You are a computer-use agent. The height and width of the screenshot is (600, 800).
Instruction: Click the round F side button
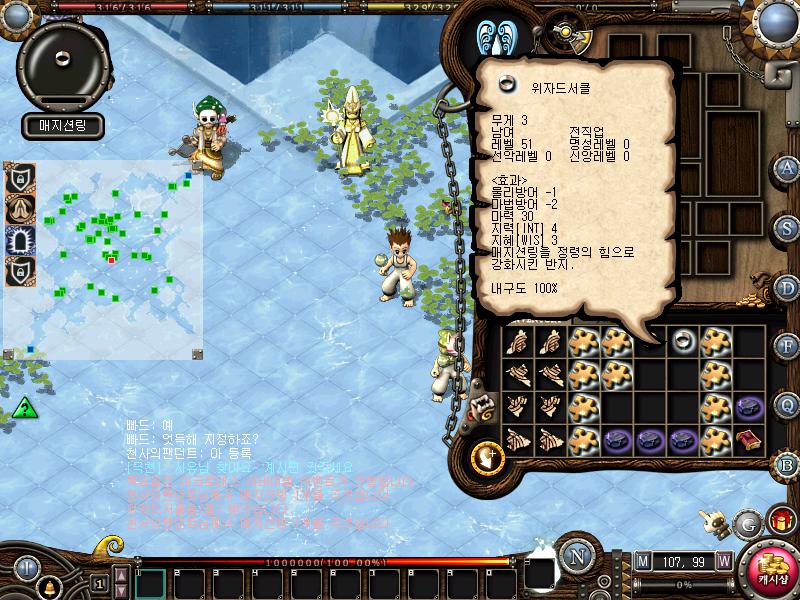pos(788,346)
